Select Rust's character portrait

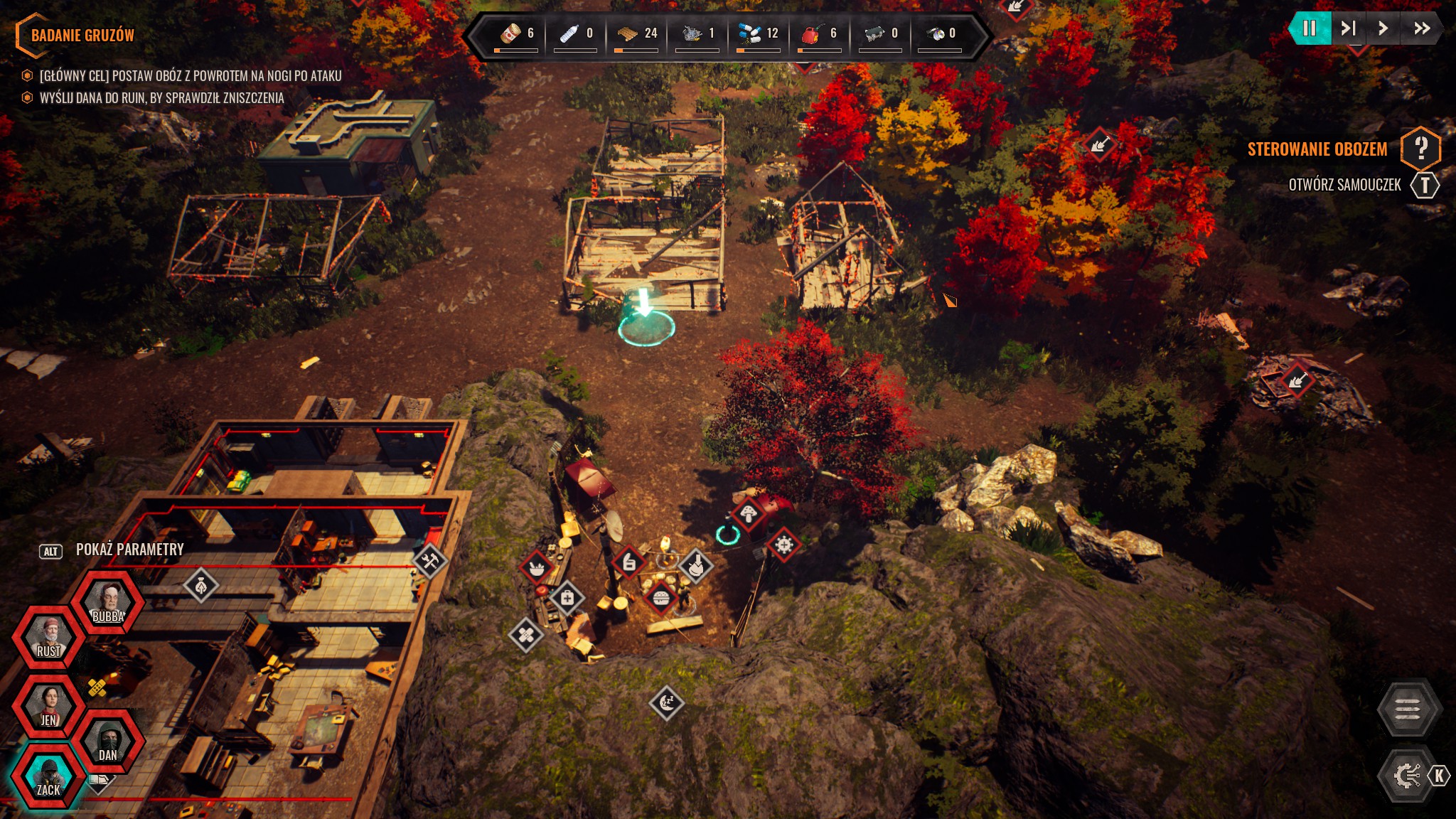[x=48, y=637]
